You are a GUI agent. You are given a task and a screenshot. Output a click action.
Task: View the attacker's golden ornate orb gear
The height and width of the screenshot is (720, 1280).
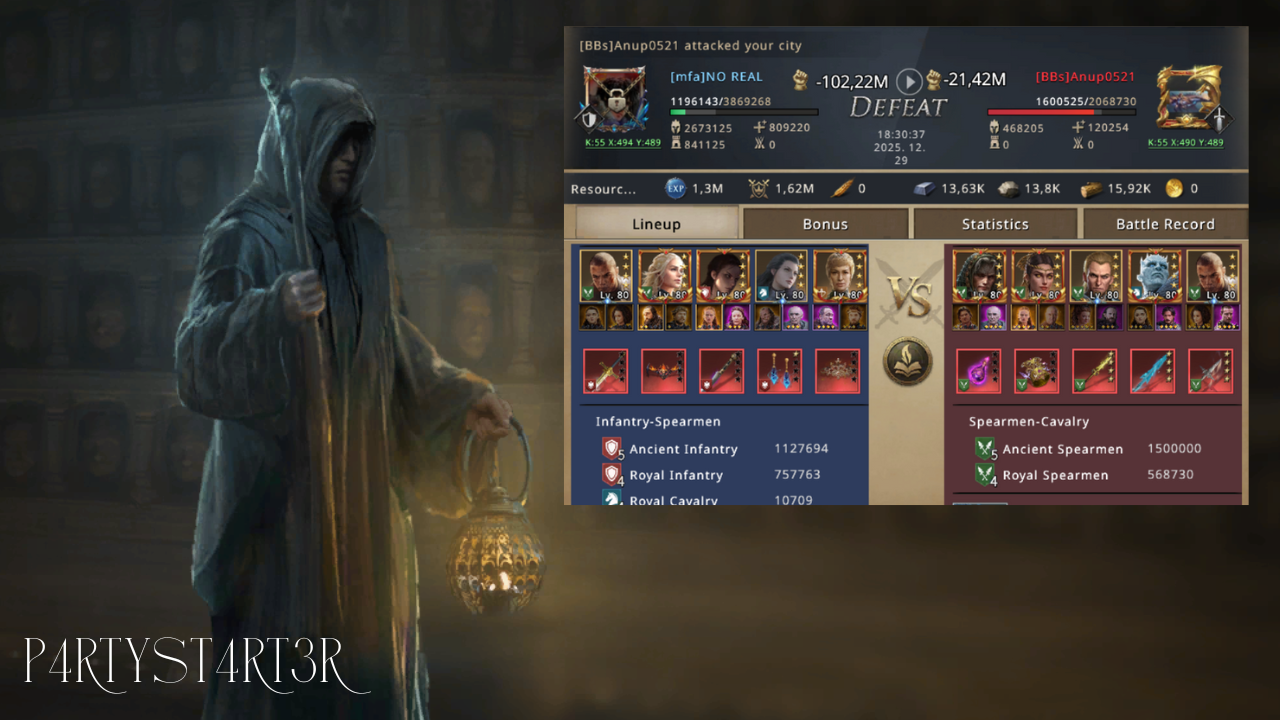[x=1036, y=371]
